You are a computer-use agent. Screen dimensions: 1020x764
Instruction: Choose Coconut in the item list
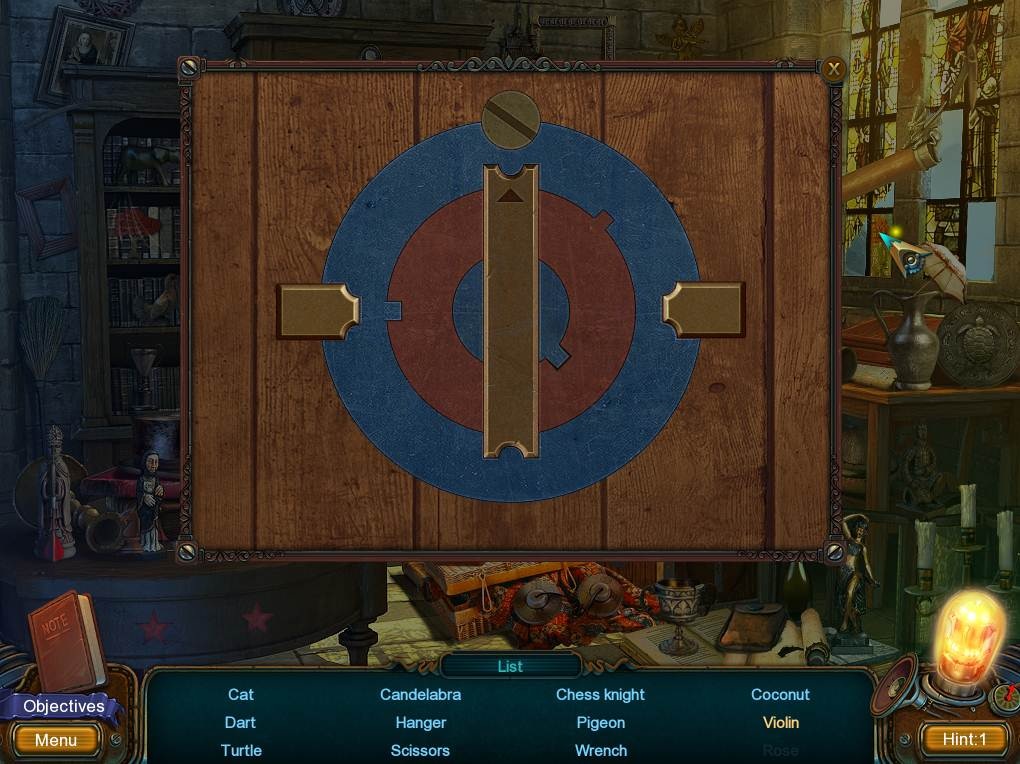(780, 694)
